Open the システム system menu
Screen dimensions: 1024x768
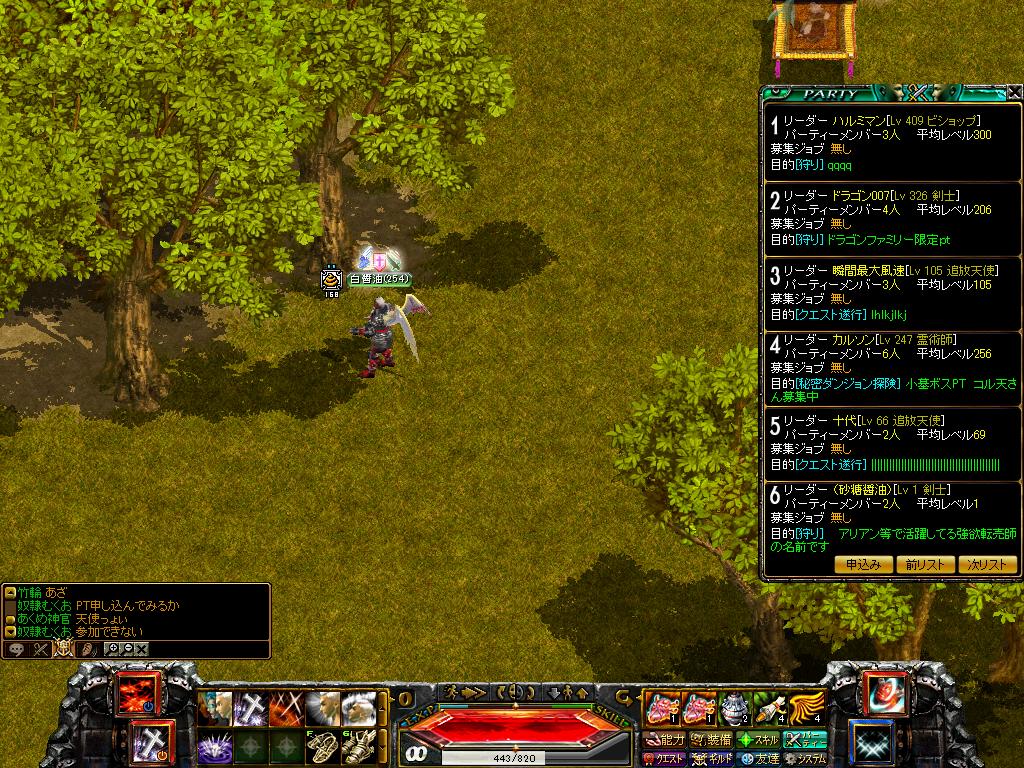[x=806, y=759]
